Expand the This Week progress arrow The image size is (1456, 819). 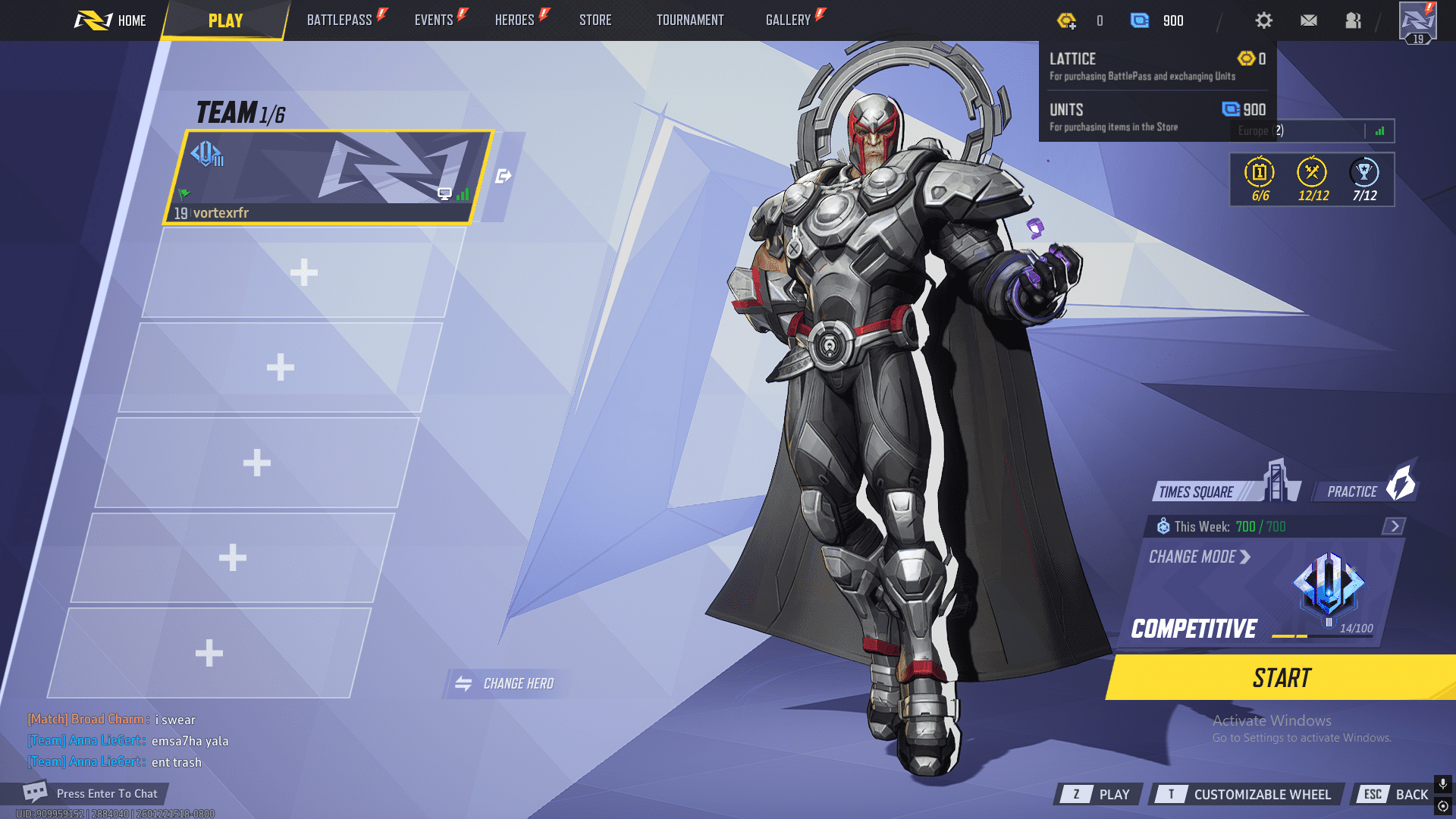[x=1394, y=526]
